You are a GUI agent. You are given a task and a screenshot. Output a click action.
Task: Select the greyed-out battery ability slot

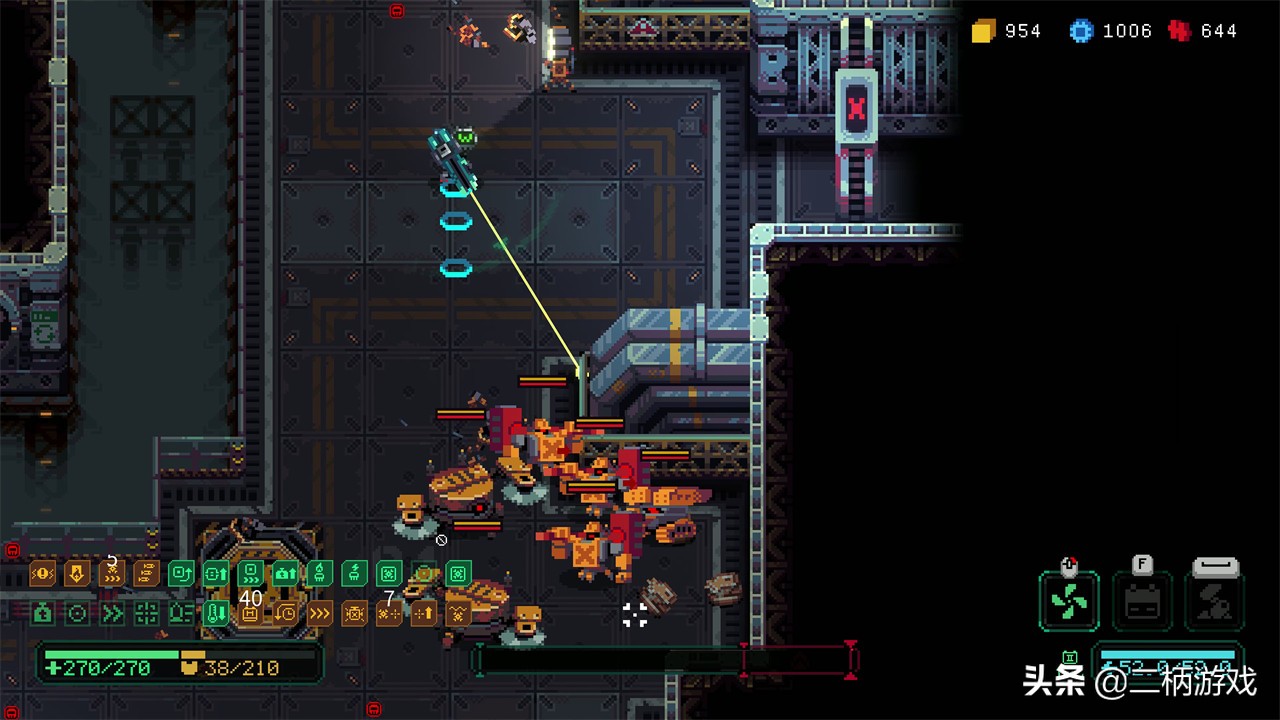[x=1142, y=602]
